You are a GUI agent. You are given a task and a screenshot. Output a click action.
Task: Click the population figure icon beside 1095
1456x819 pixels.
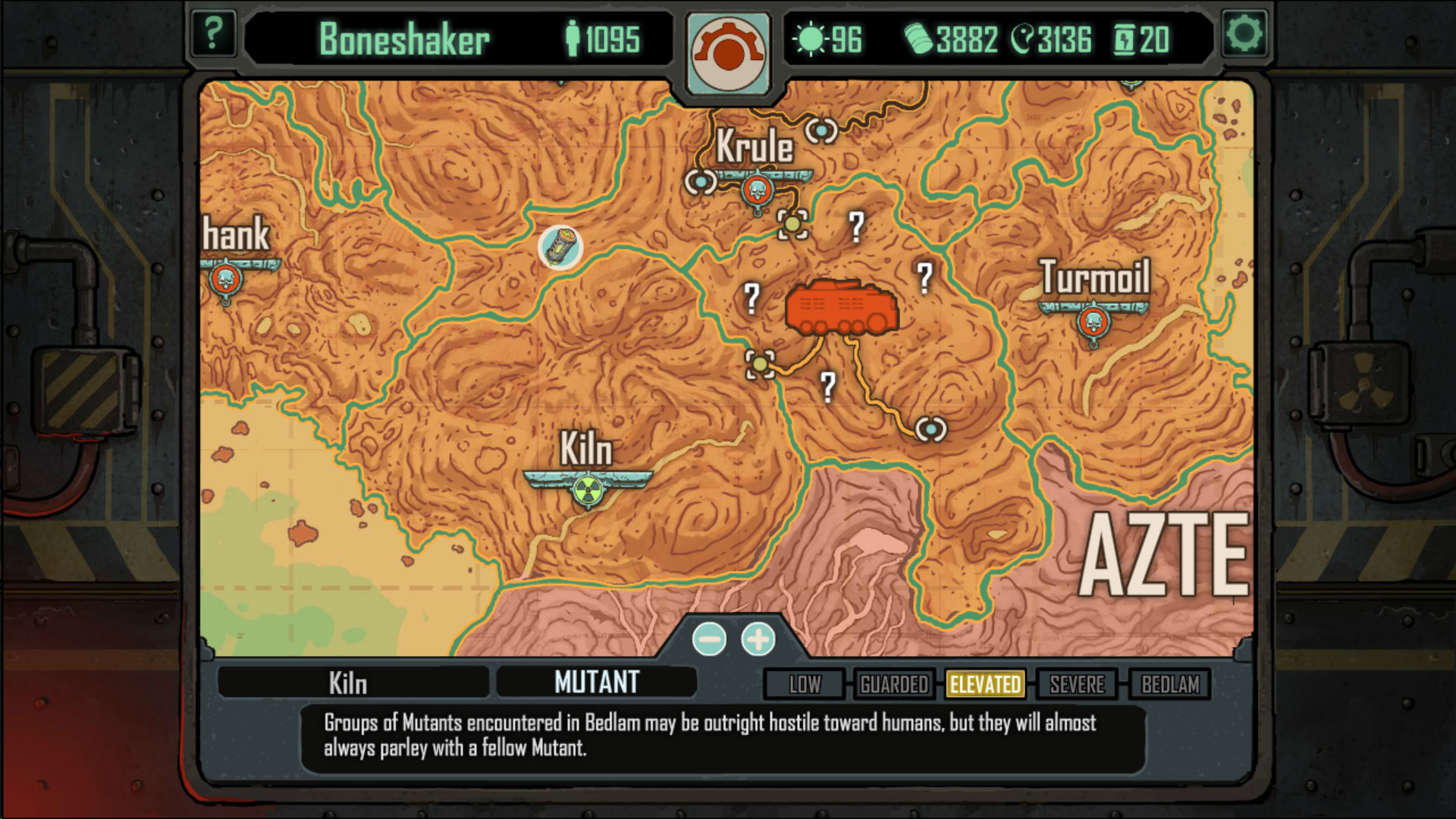[x=574, y=38]
